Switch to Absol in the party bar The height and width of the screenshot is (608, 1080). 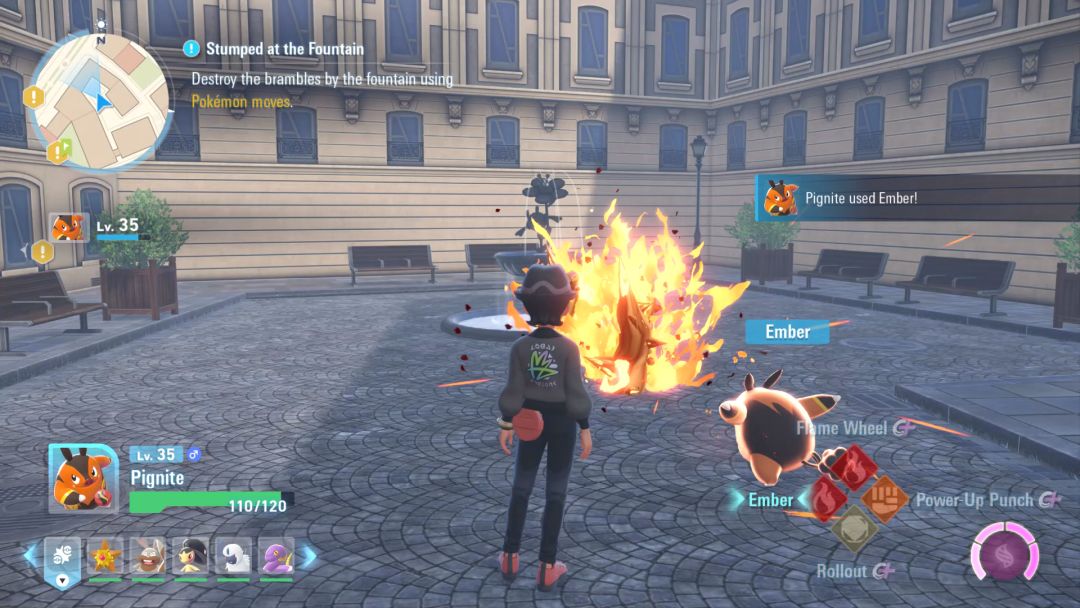coord(233,556)
